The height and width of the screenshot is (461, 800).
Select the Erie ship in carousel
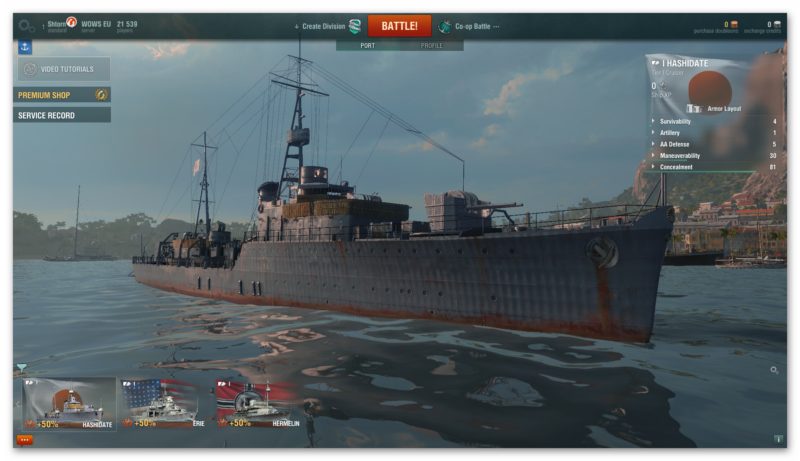point(159,404)
